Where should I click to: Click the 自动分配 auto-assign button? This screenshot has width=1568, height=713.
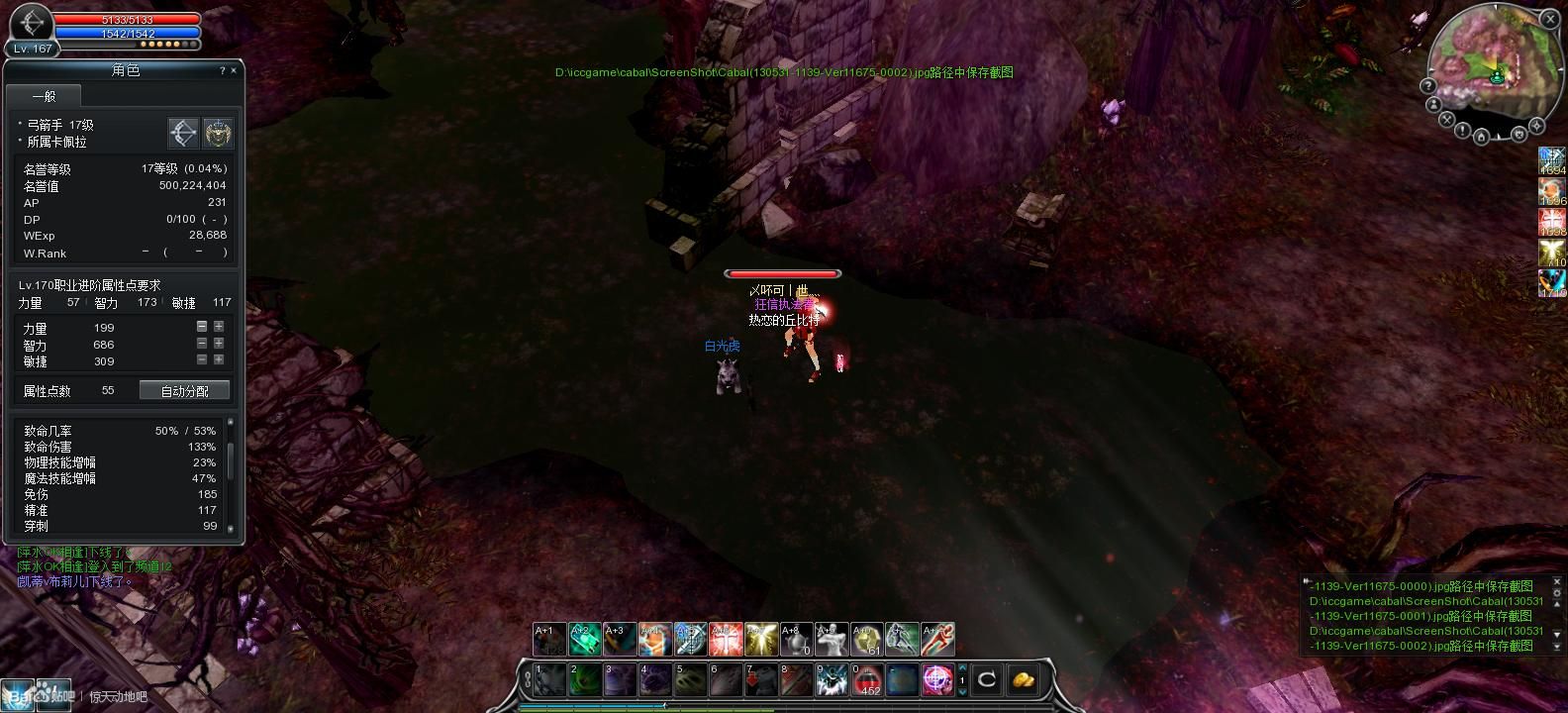click(185, 391)
